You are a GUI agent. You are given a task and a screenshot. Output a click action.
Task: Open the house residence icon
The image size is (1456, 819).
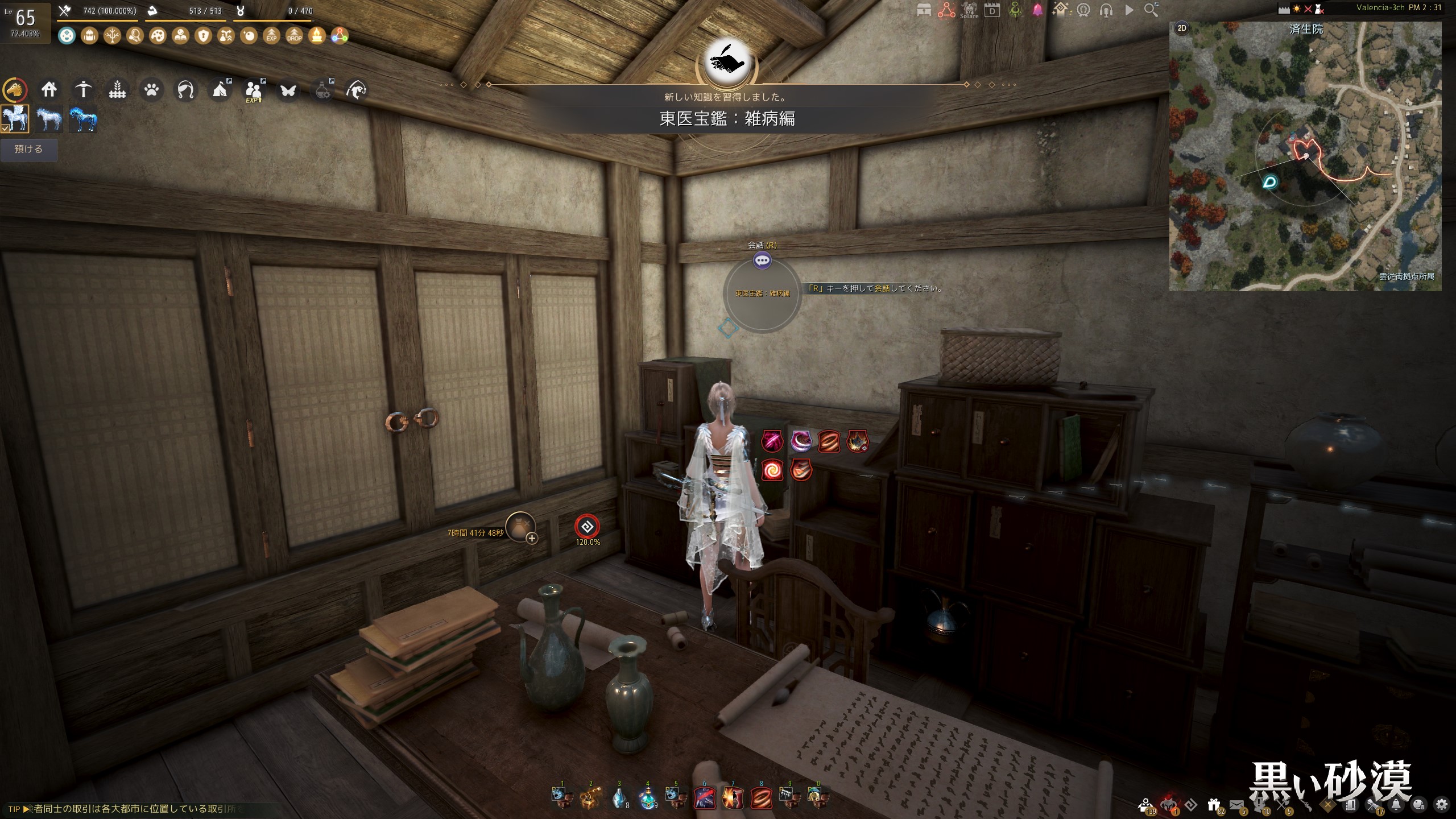(49, 90)
